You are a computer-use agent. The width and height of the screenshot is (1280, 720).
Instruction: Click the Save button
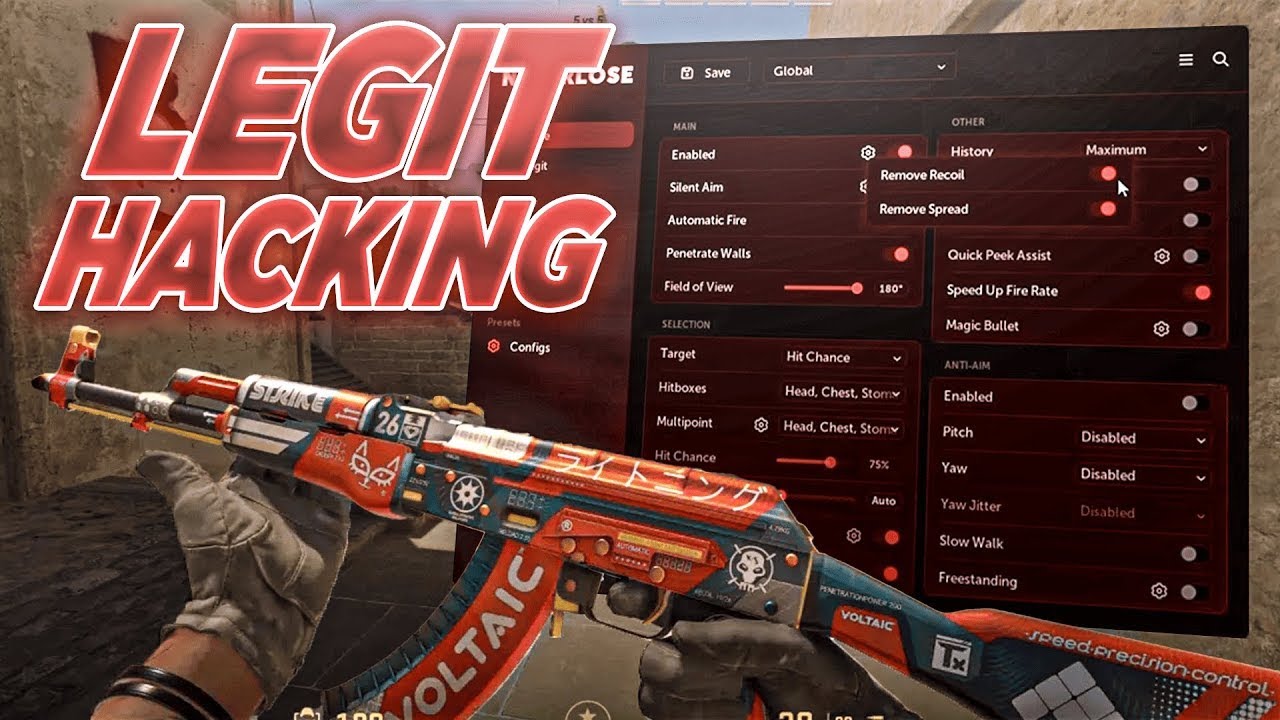[x=706, y=72]
